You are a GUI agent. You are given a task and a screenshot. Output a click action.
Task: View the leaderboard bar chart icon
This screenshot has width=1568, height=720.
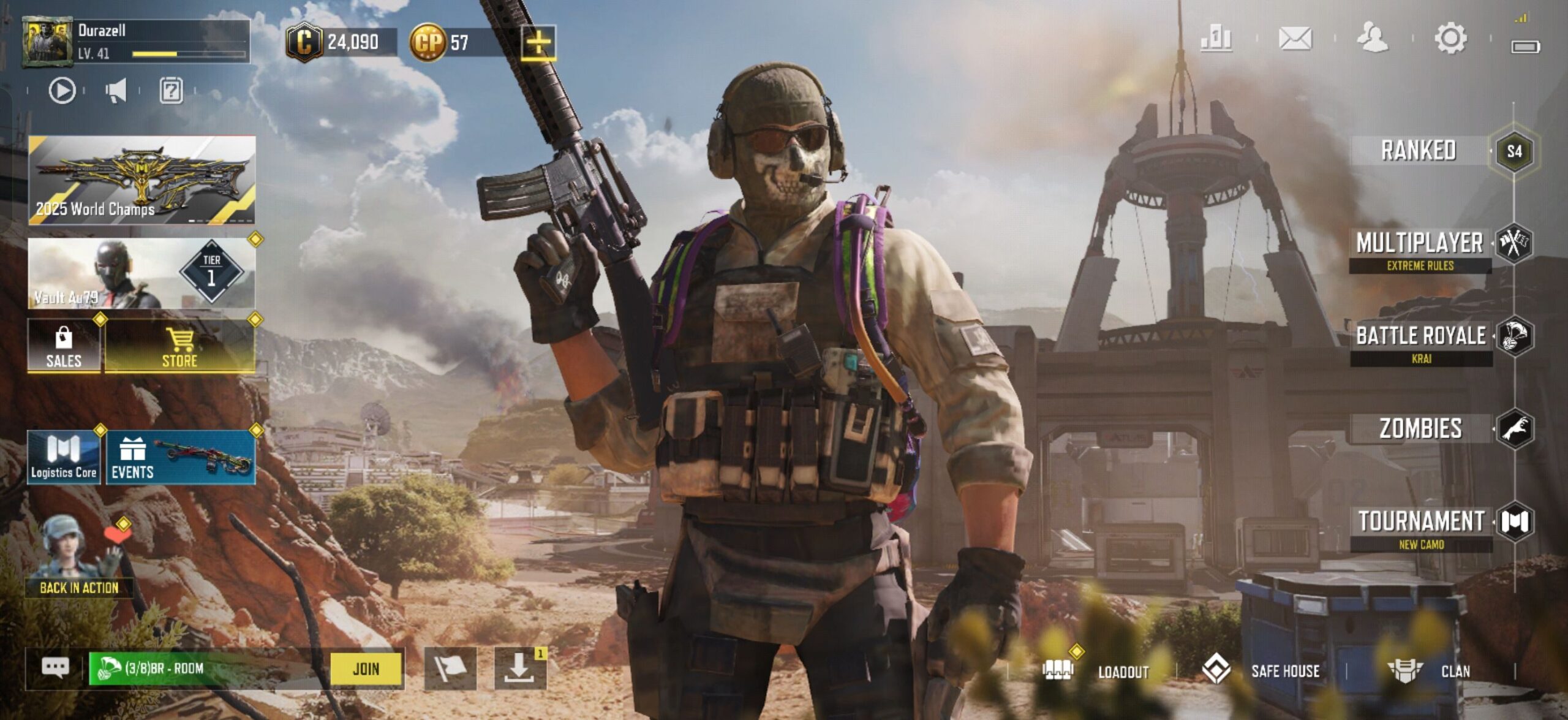click(x=1216, y=39)
